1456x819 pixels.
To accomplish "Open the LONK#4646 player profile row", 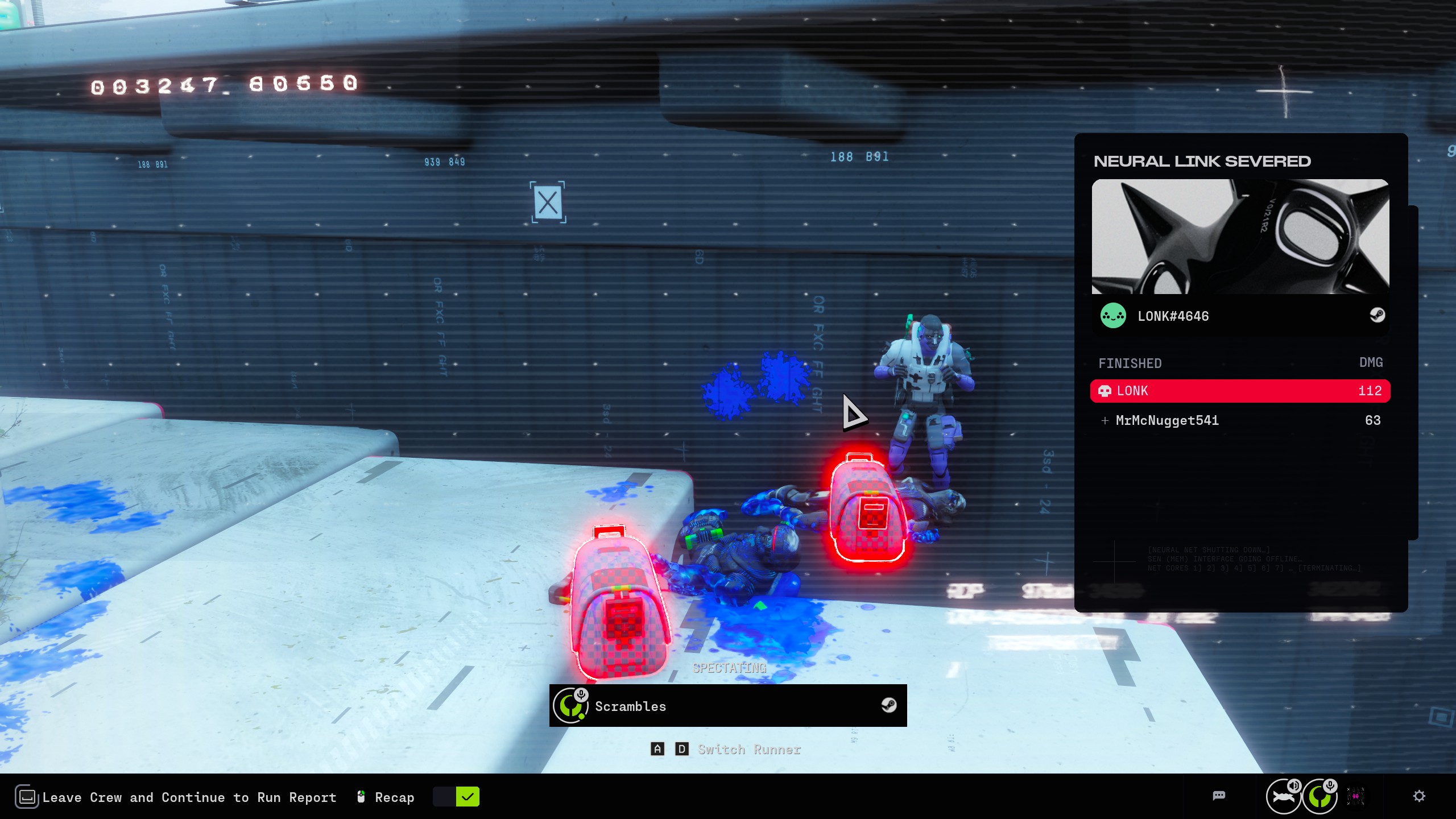I will point(1240,316).
